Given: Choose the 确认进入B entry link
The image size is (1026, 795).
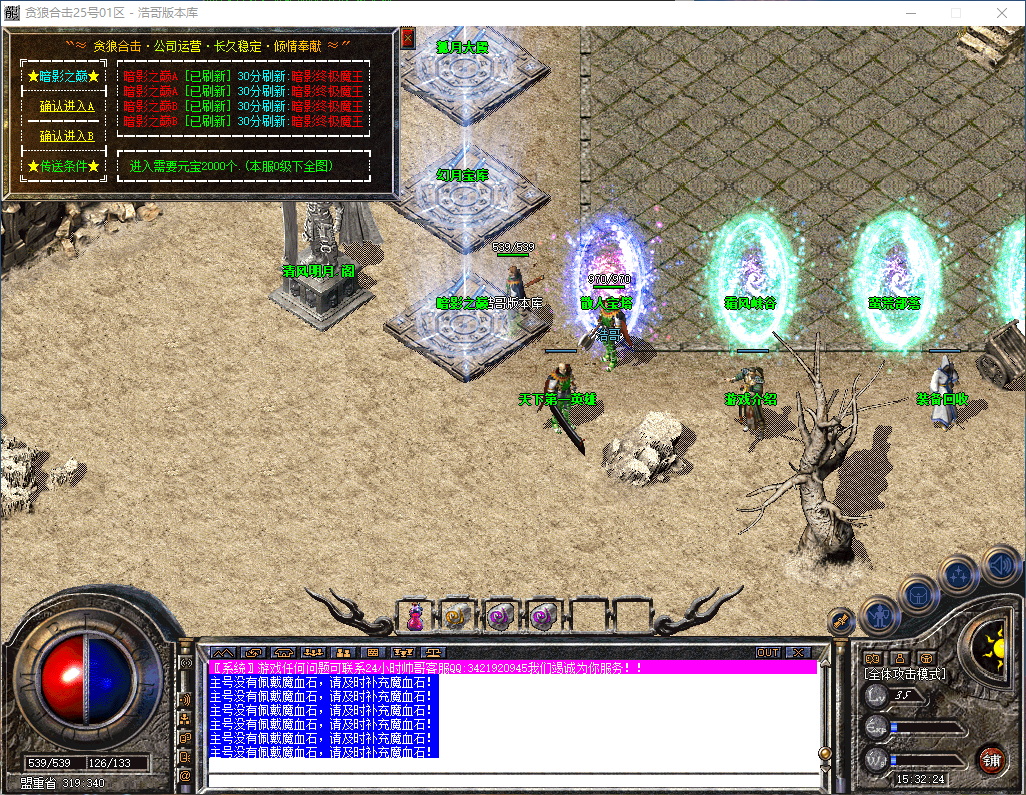Looking at the screenshot, I should tap(66, 136).
